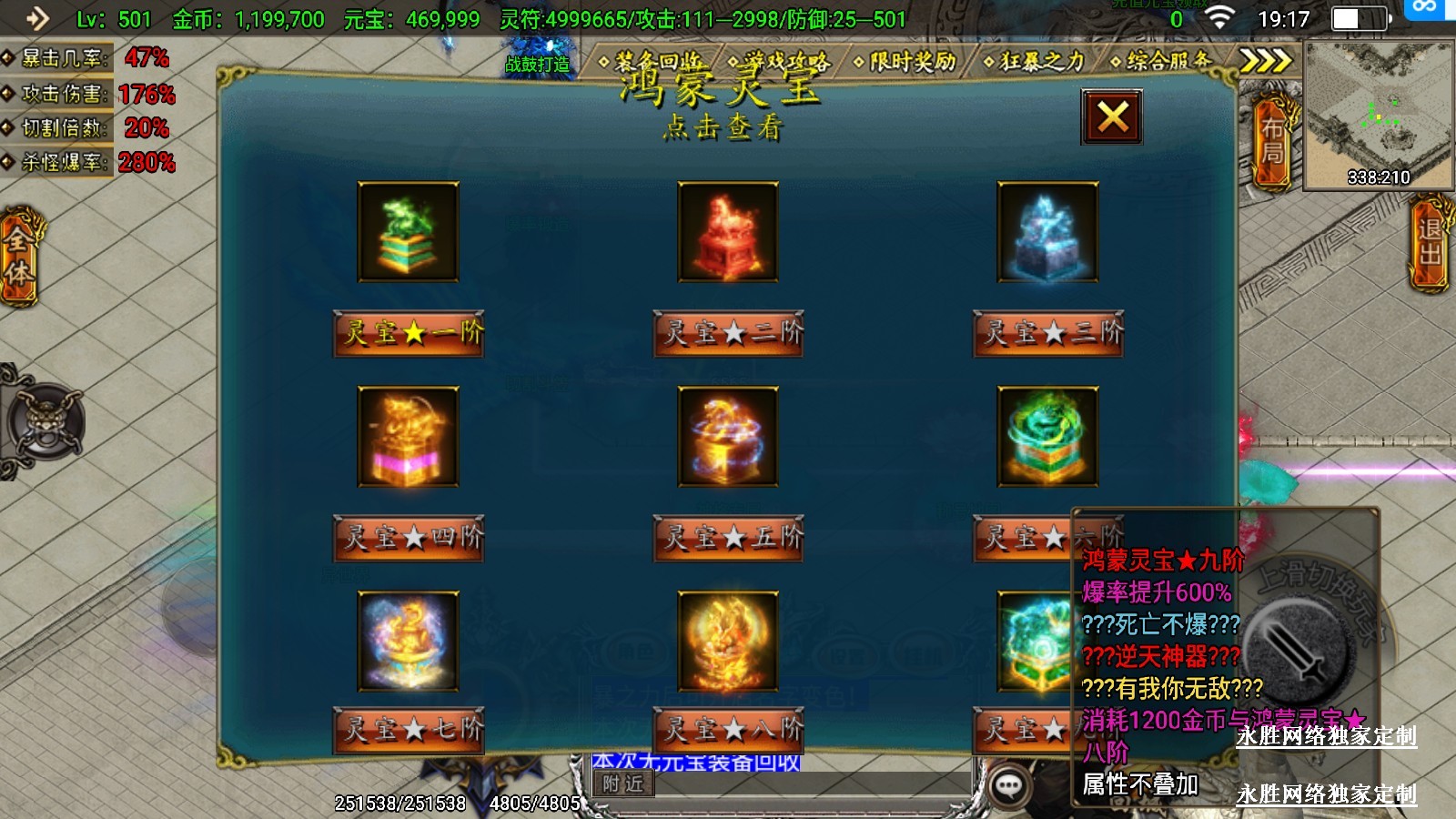Open the chat speech-bubble button

click(1008, 786)
